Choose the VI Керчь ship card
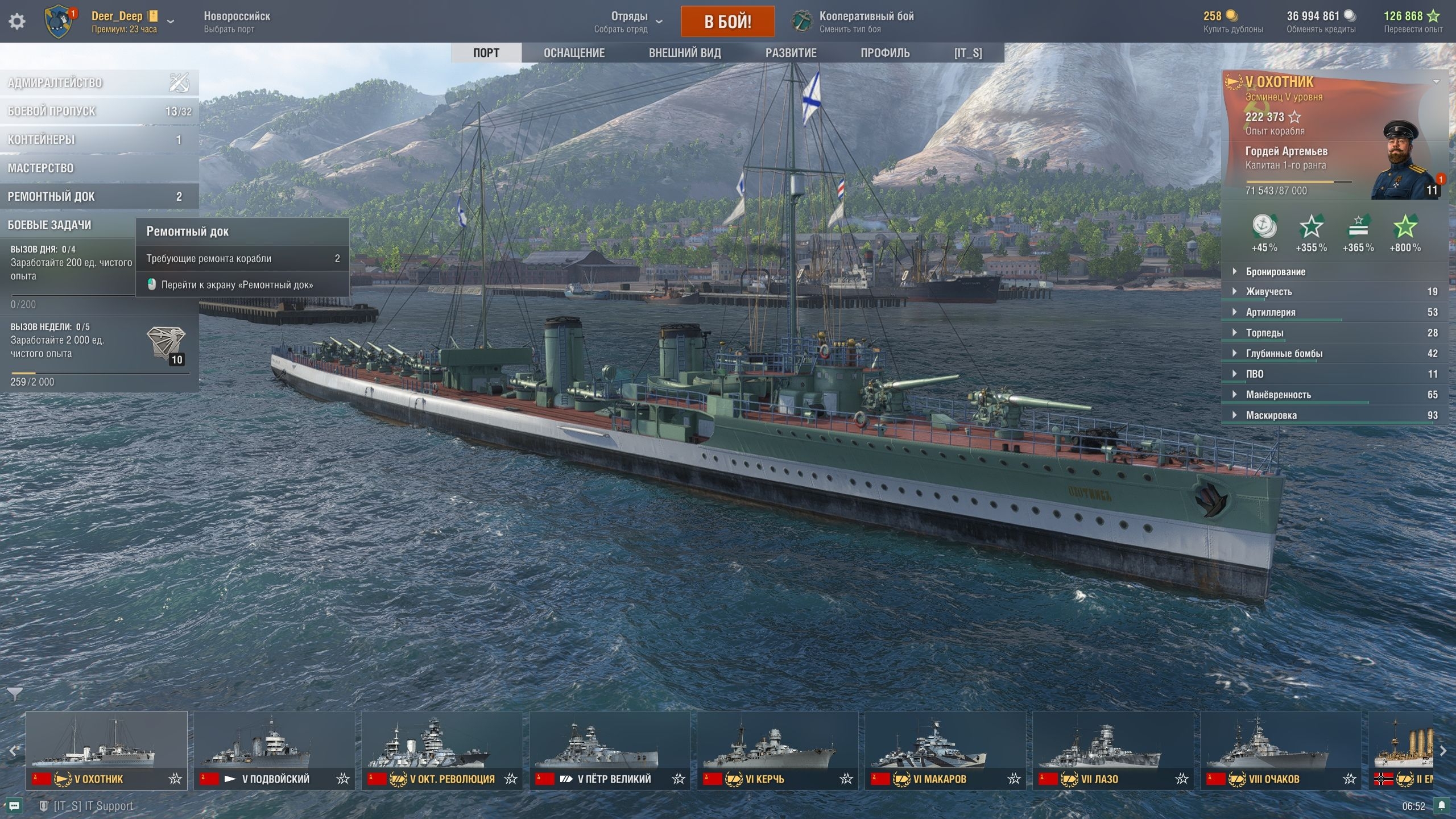The image size is (1456, 819). (x=777, y=750)
